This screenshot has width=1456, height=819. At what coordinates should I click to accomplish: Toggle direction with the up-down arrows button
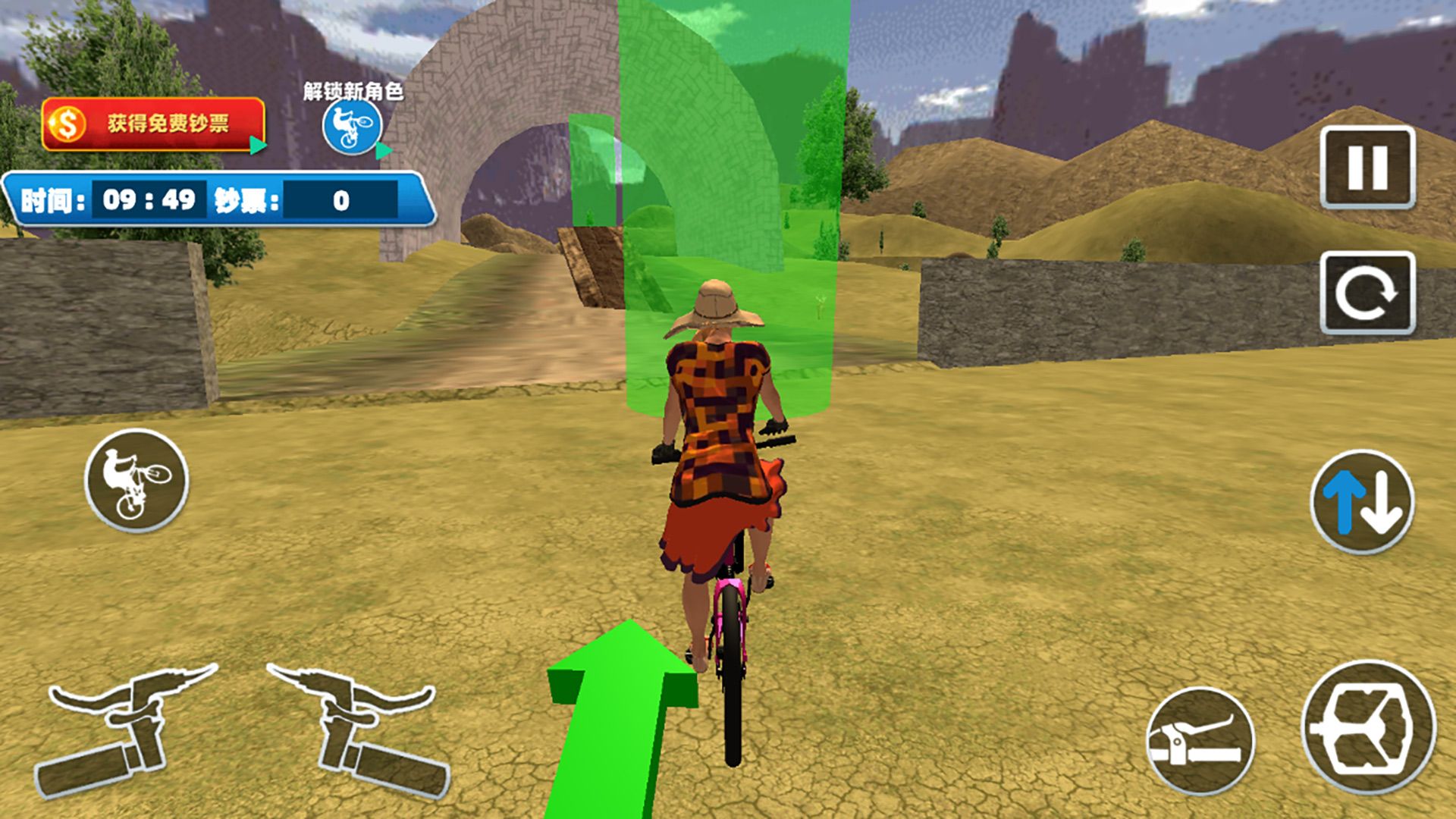pos(1363,501)
